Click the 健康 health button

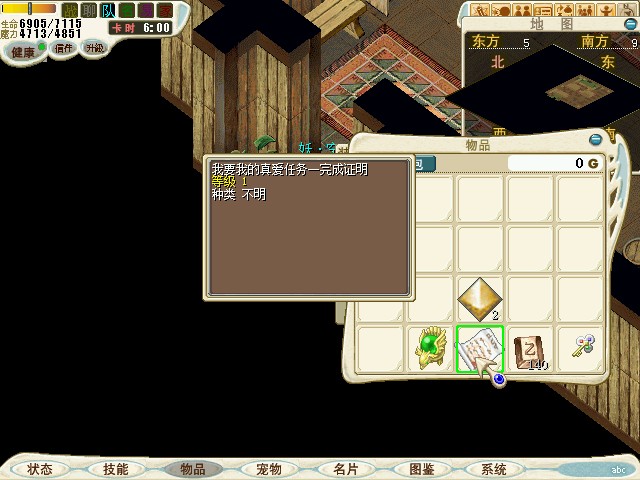click(22, 49)
